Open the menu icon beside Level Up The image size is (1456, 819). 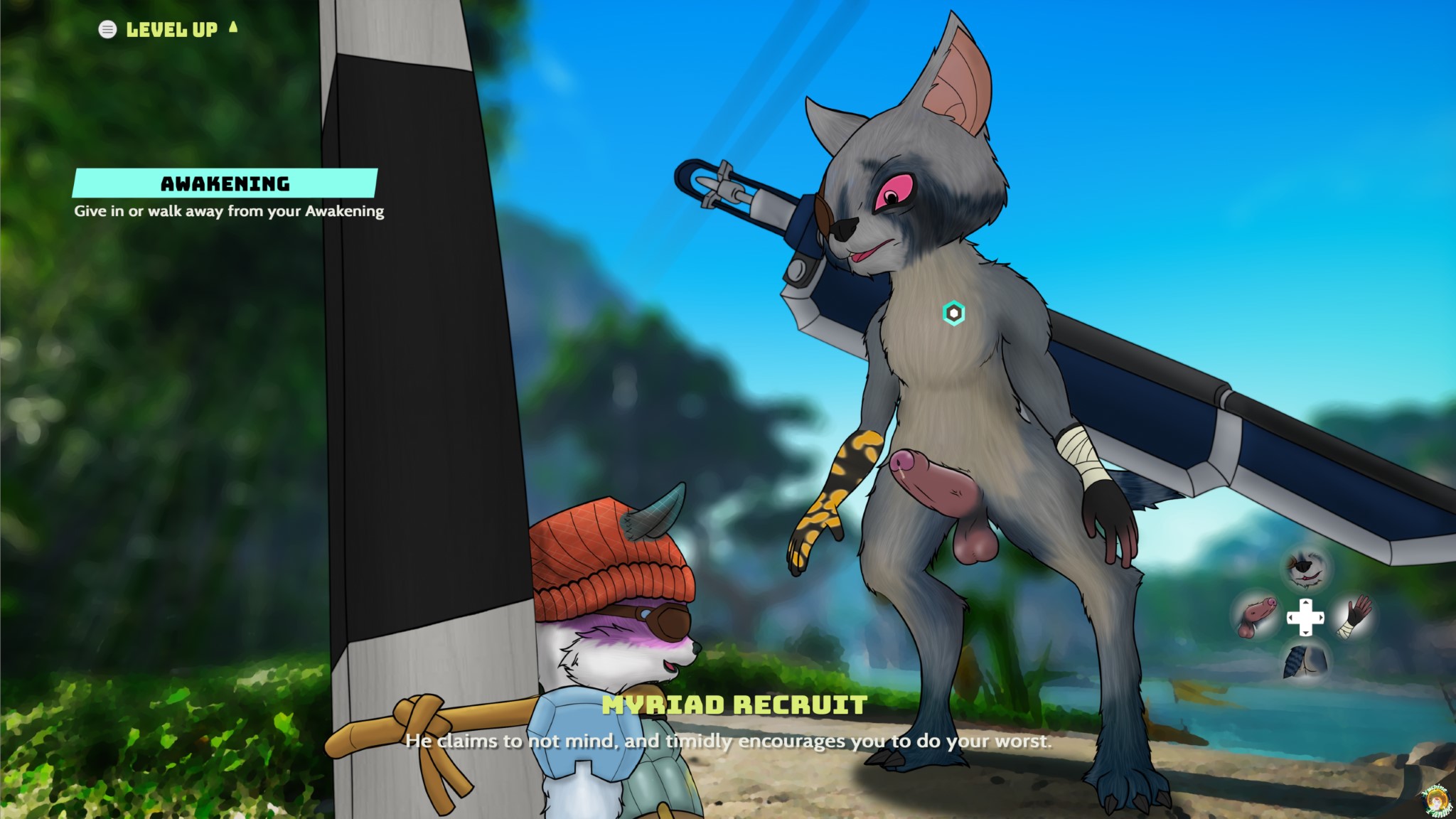[x=107, y=29]
